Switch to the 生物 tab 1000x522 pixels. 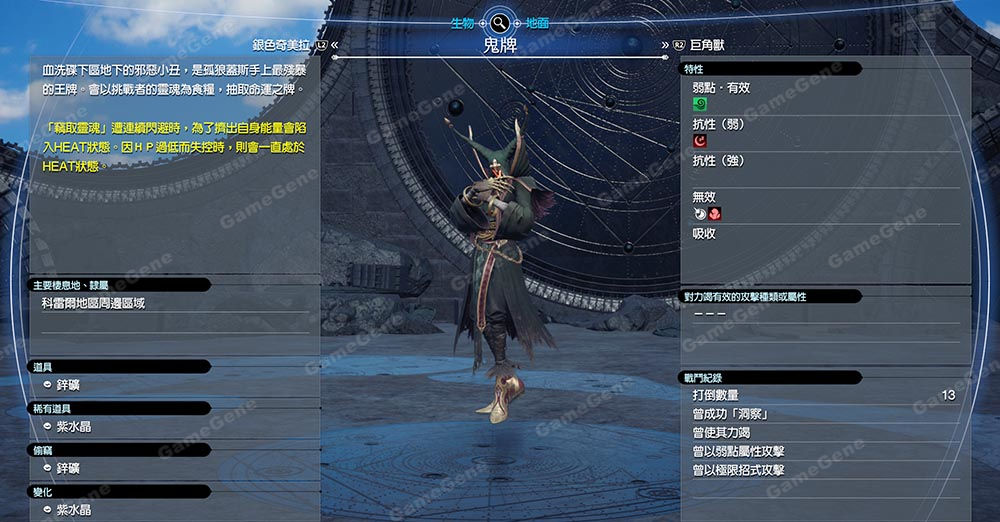tap(464, 22)
